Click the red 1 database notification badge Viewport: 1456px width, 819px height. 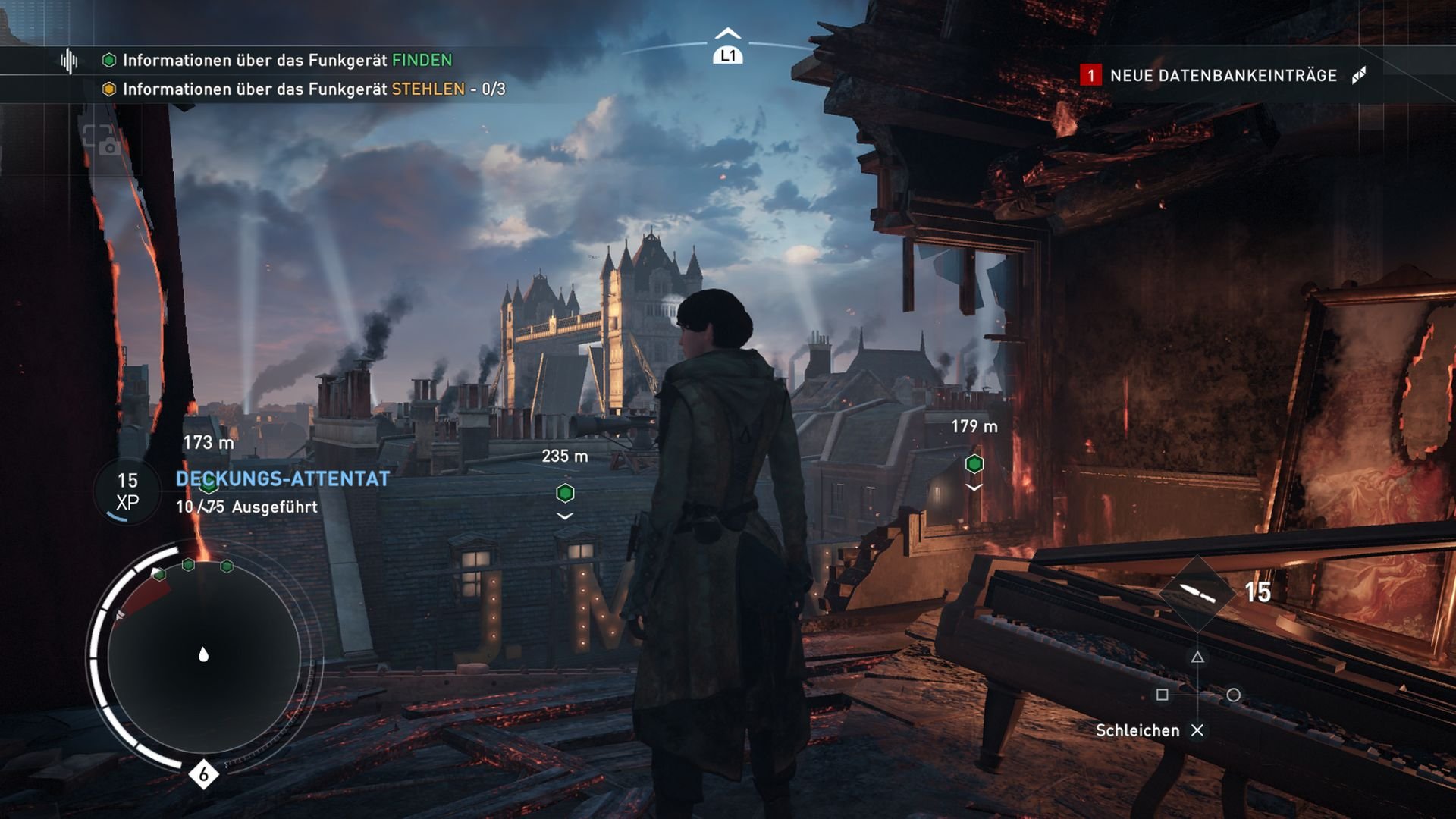click(1090, 75)
